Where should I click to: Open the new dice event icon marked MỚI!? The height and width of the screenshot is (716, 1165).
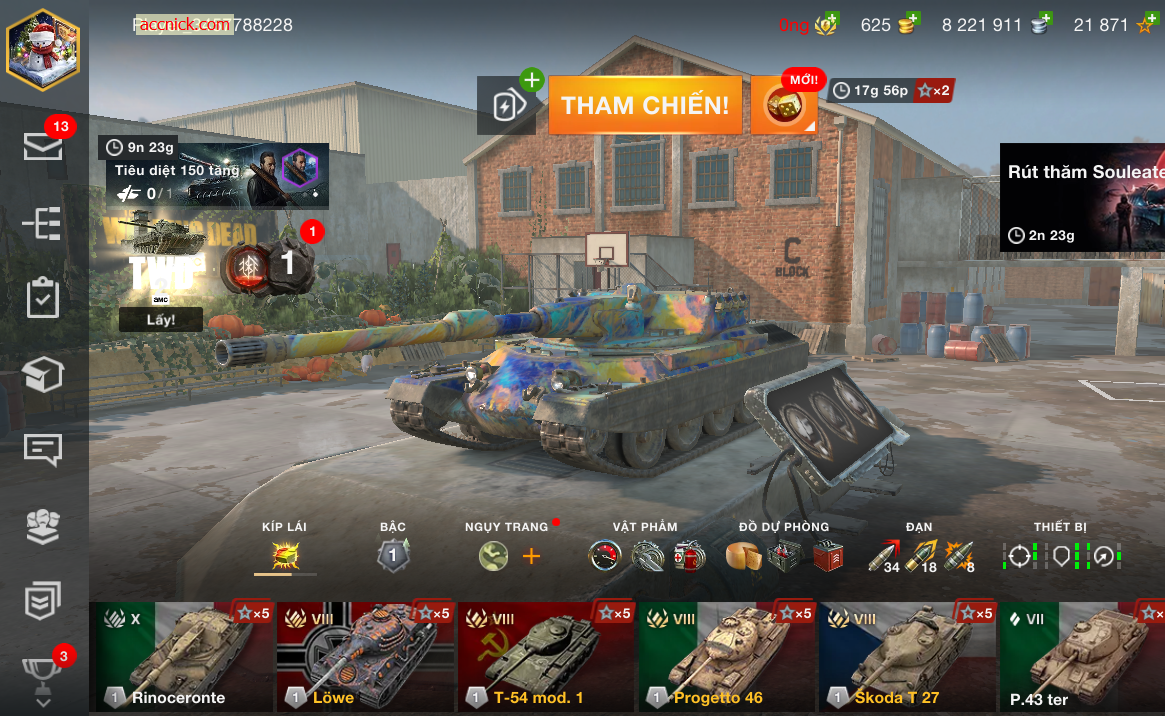click(x=783, y=106)
